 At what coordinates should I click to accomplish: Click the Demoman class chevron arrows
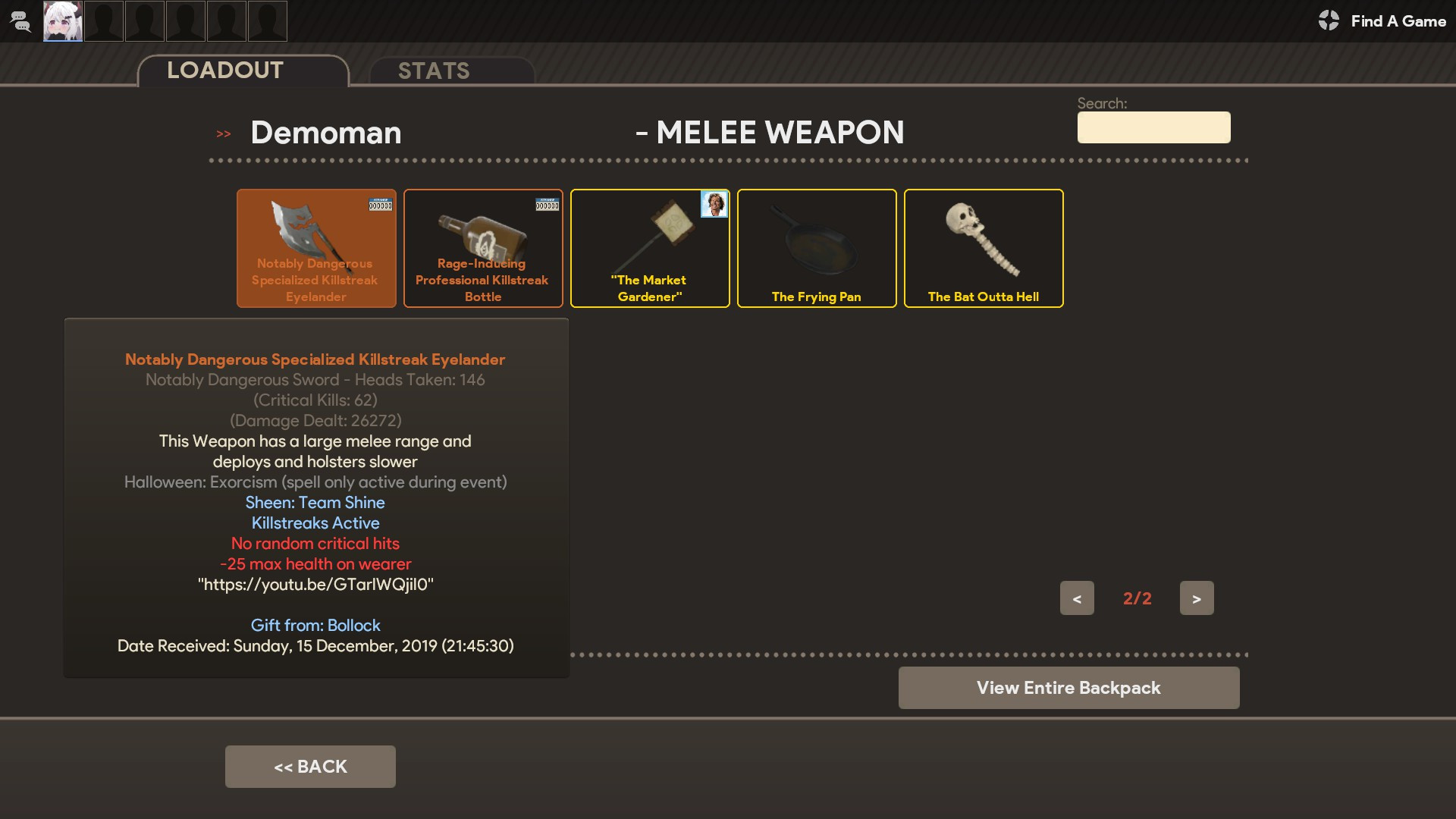pyautogui.click(x=224, y=133)
